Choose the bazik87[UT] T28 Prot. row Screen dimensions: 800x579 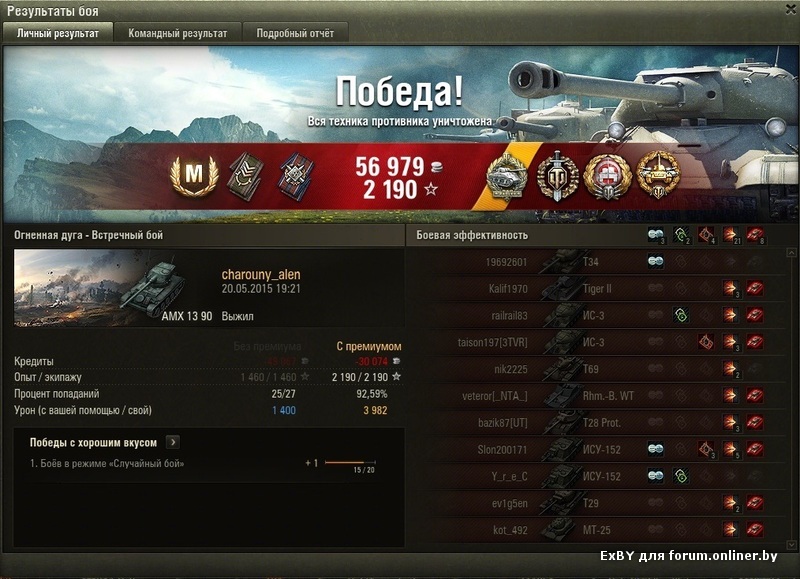coord(598,423)
